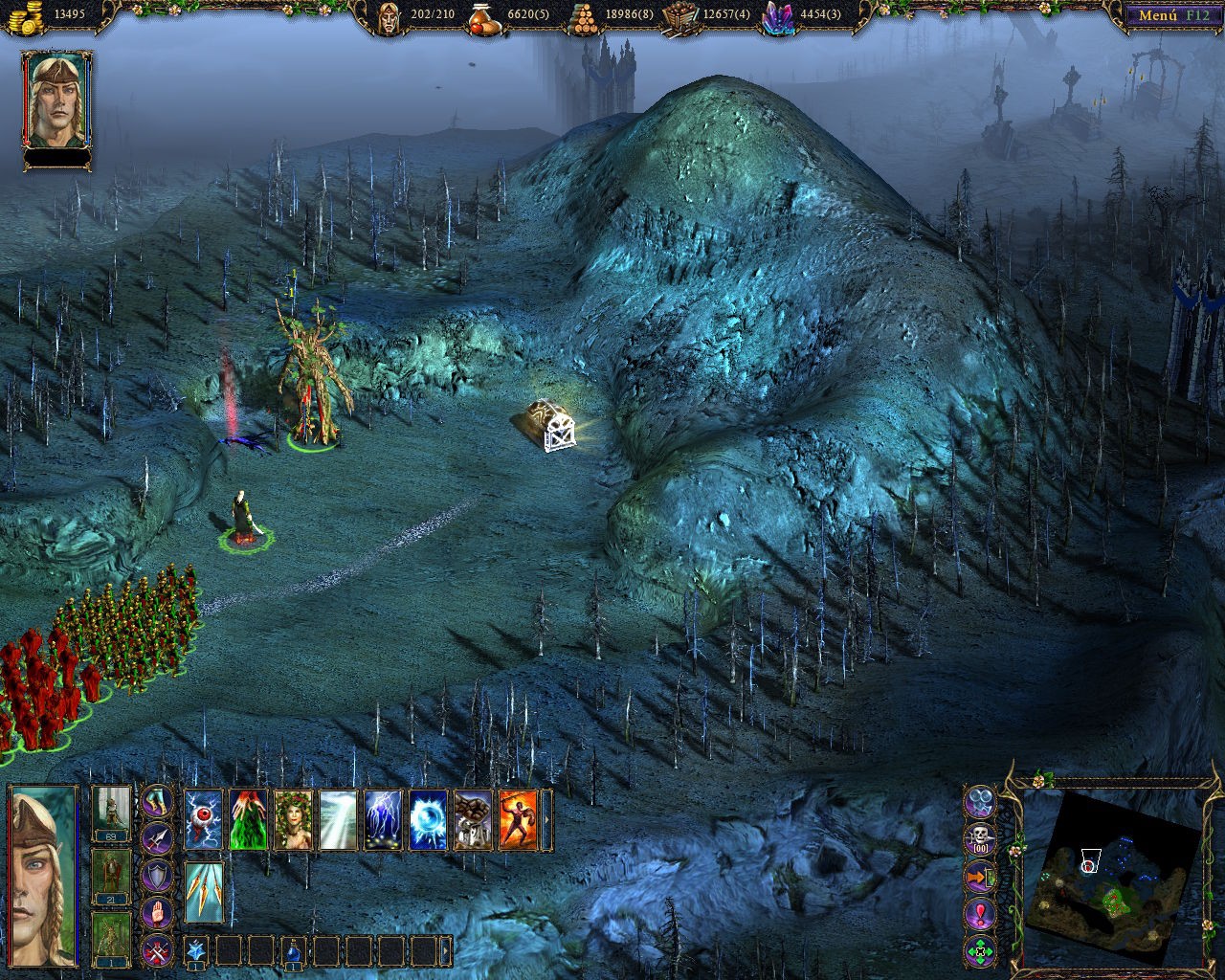Activate the shield defend command
Viewport: 1225px width, 980px height.
pyautogui.click(x=158, y=877)
